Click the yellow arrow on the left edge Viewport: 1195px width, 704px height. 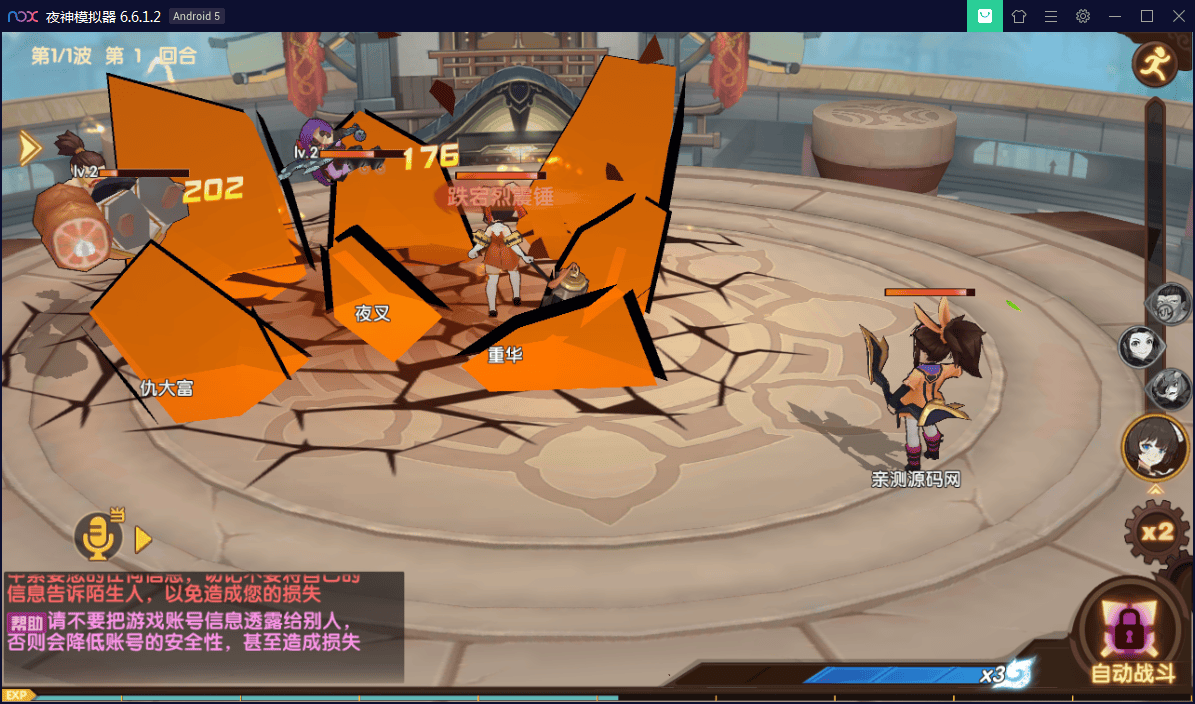click(x=29, y=148)
